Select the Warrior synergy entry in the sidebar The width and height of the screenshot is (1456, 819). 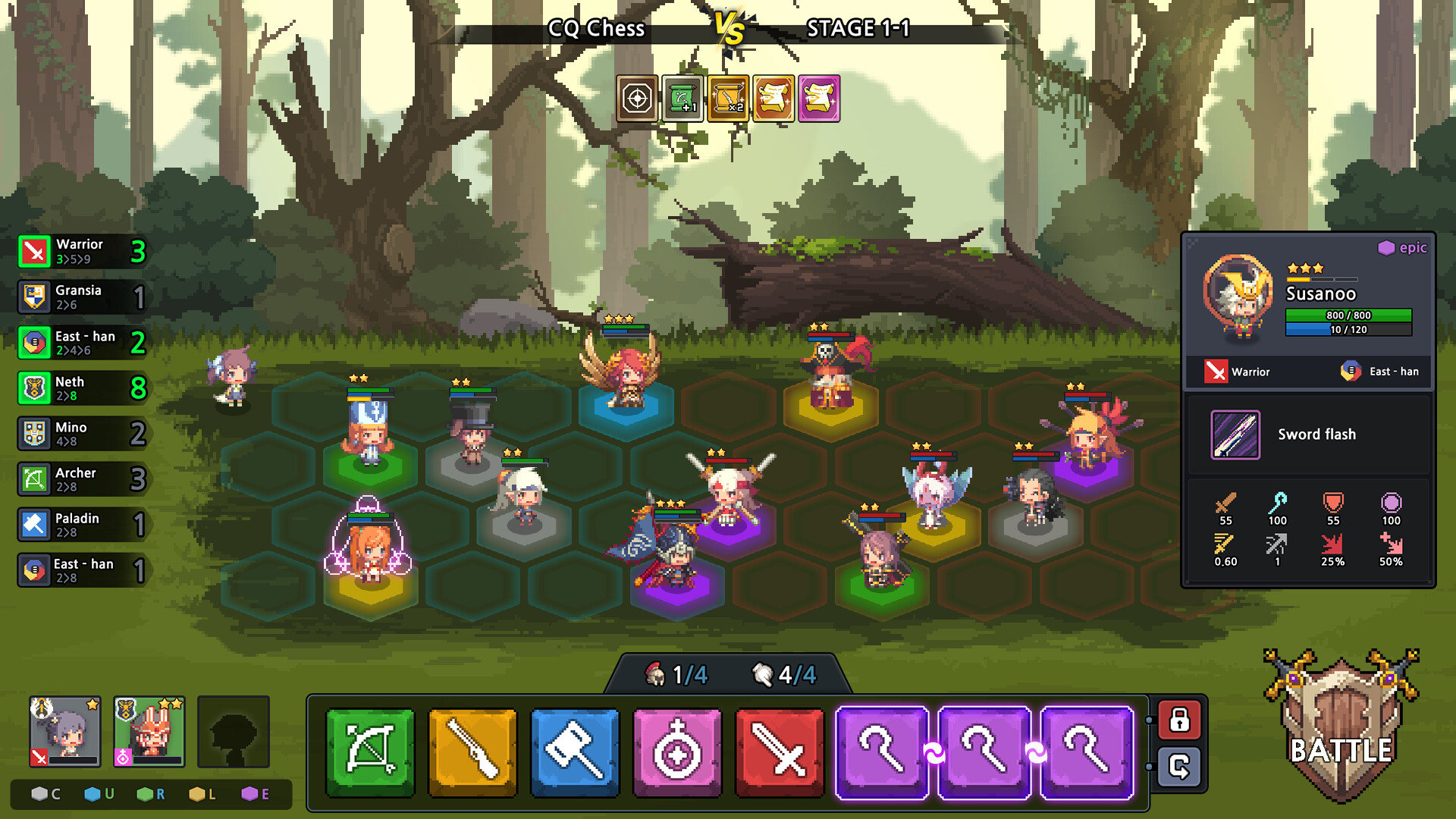click(x=80, y=250)
